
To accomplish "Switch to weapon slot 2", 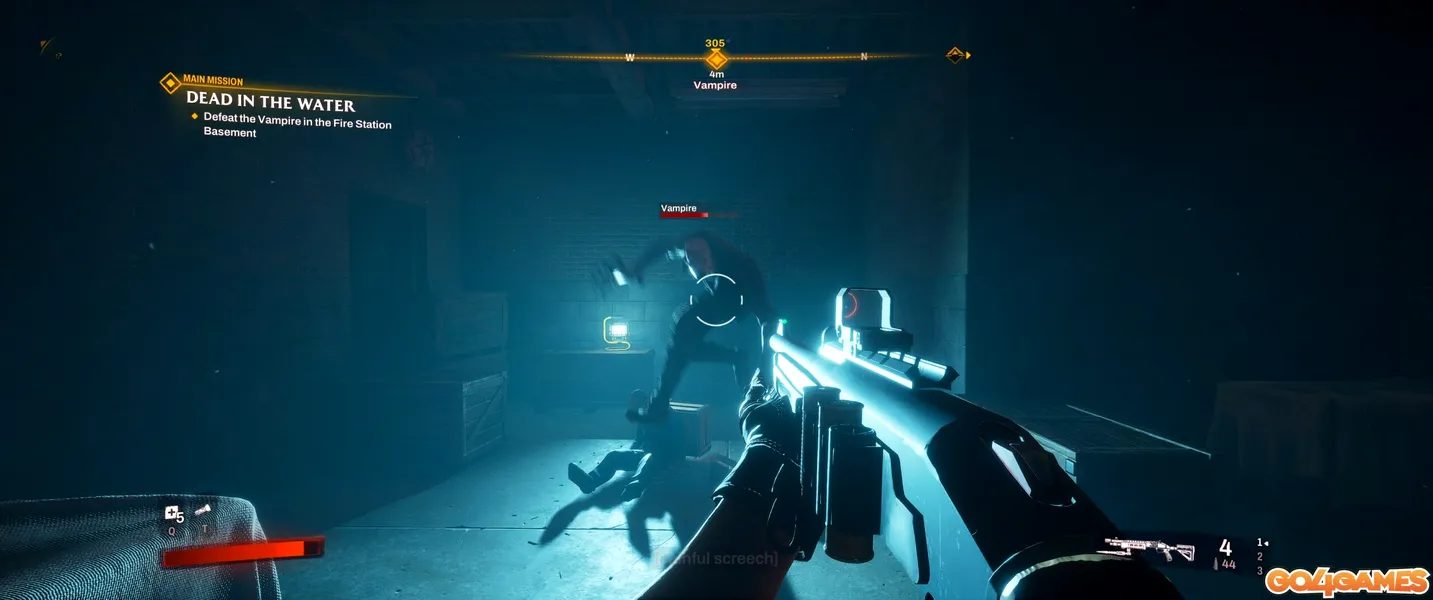I will (x=1259, y=557).
